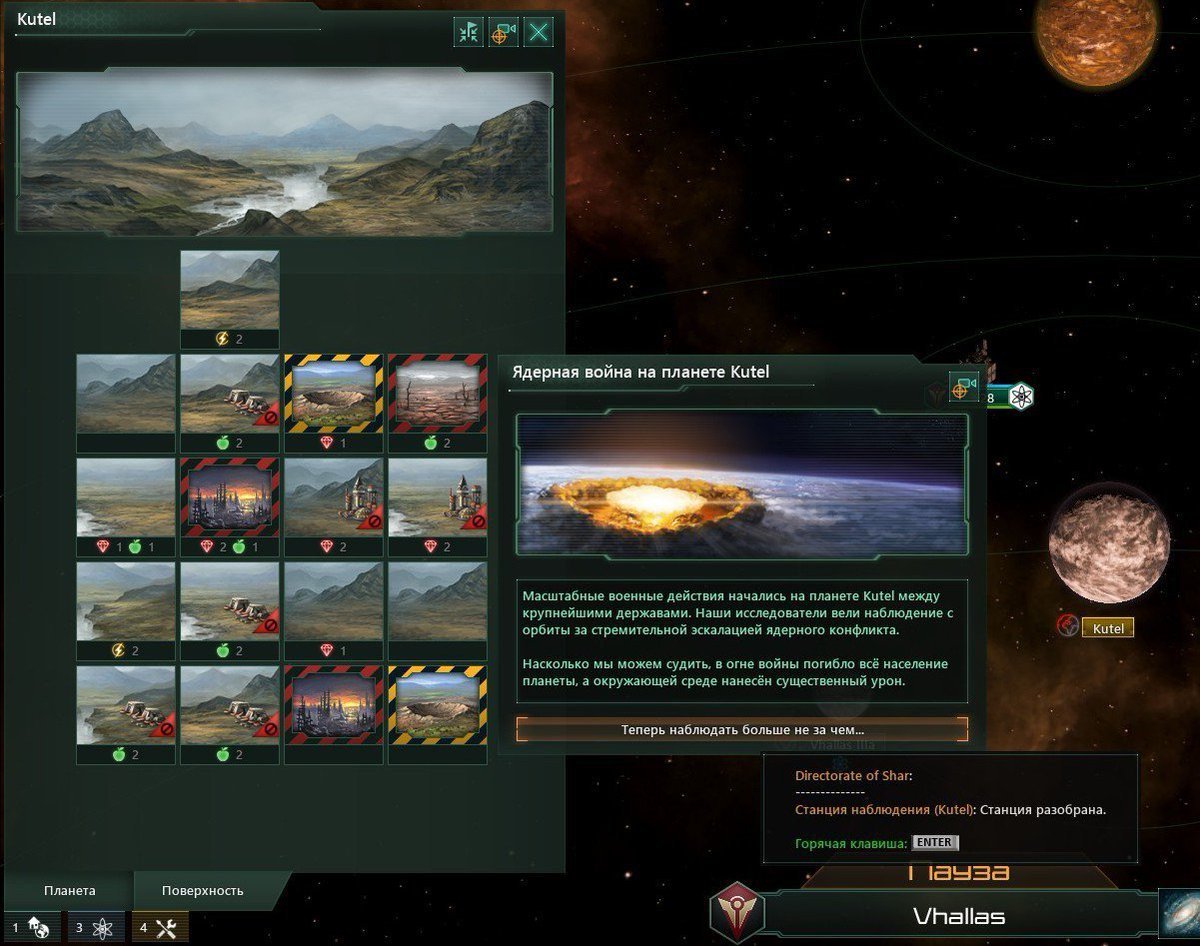Select the wrench construction shortcut numbered 4
This screenshot has width=1200, height=946.
[158, 927]
